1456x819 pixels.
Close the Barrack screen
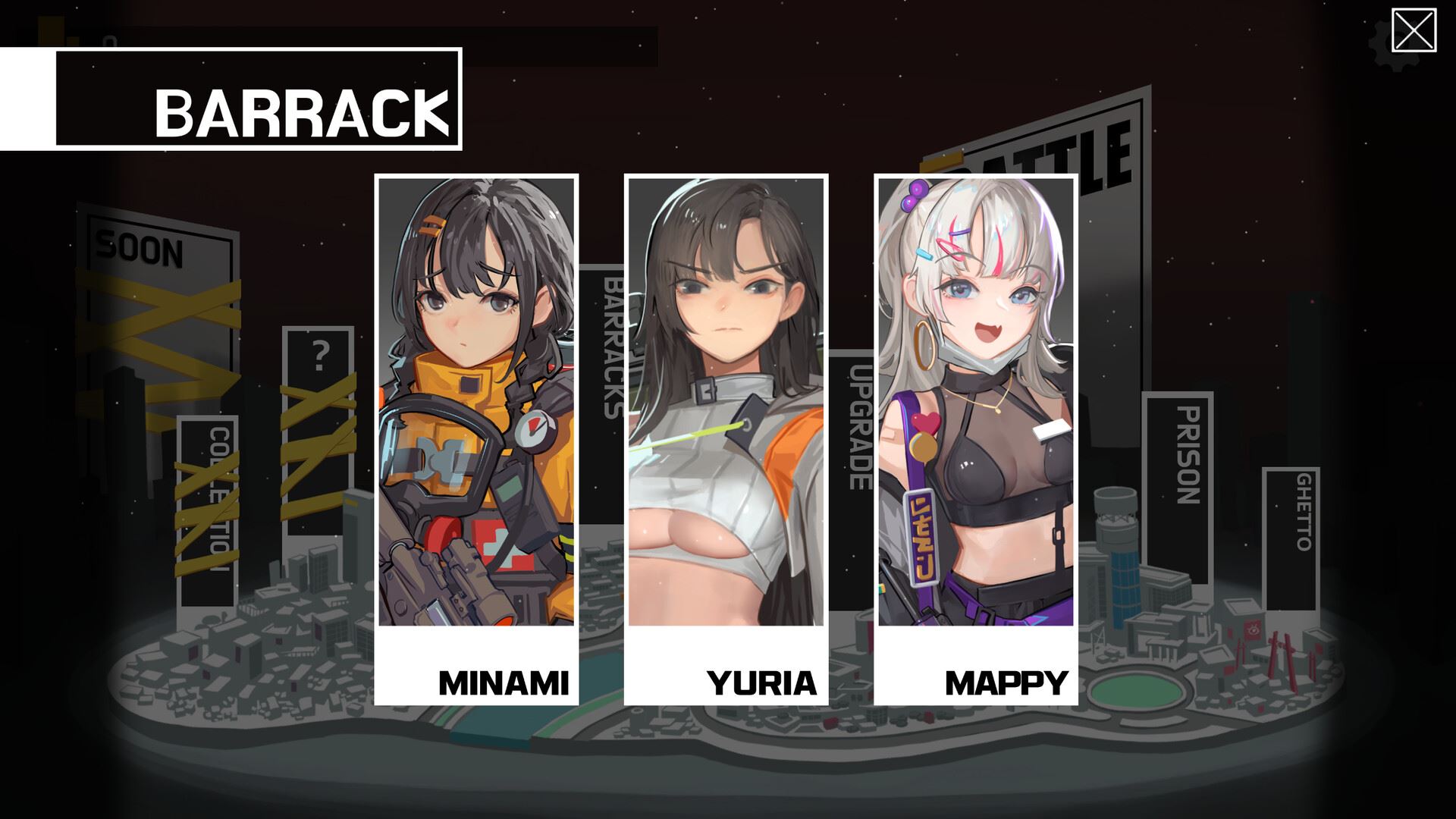click(x=1414, y=31)
